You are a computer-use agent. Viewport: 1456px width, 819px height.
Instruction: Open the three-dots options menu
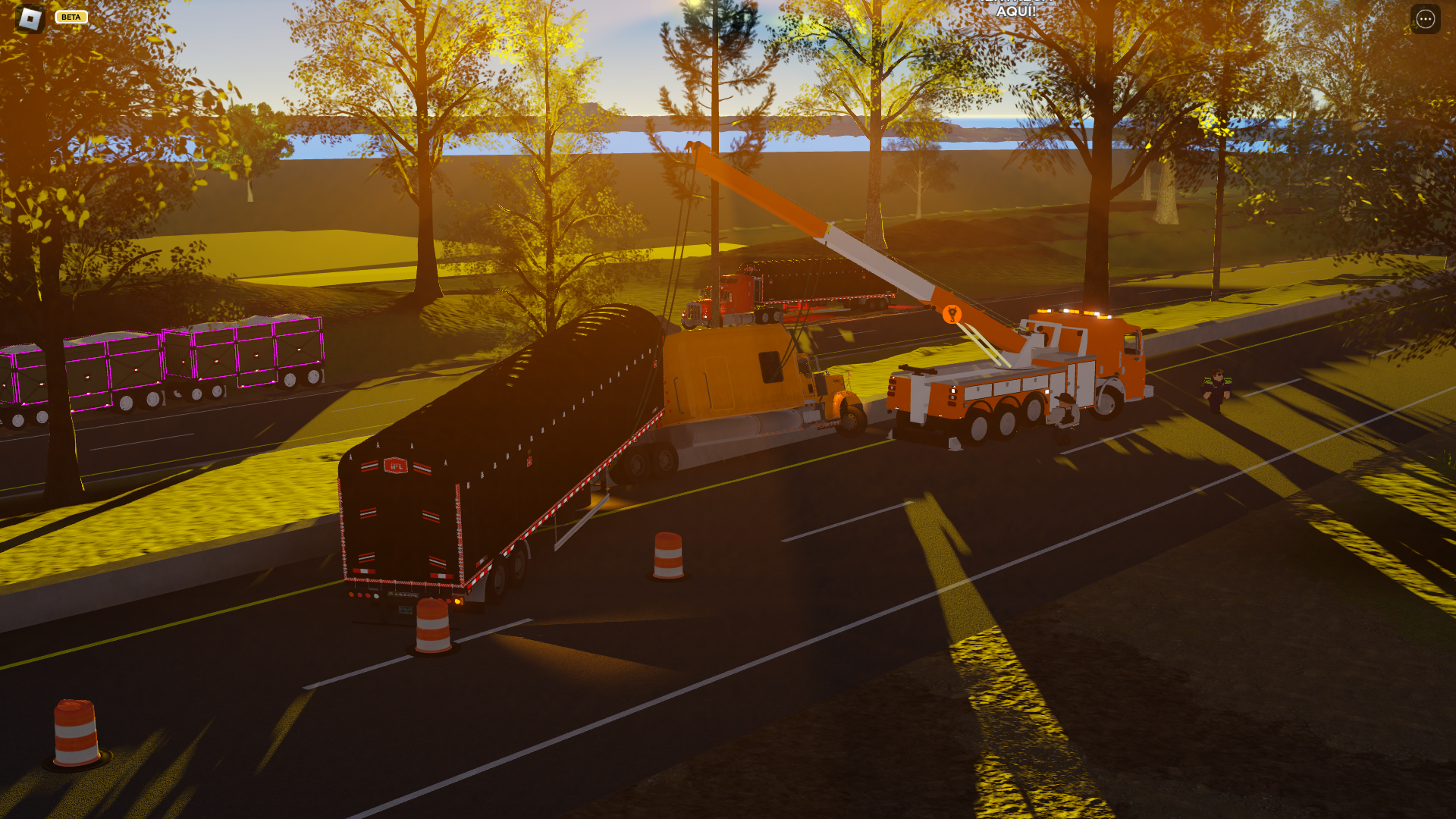pyautogui.click(x=1425, y=19)
